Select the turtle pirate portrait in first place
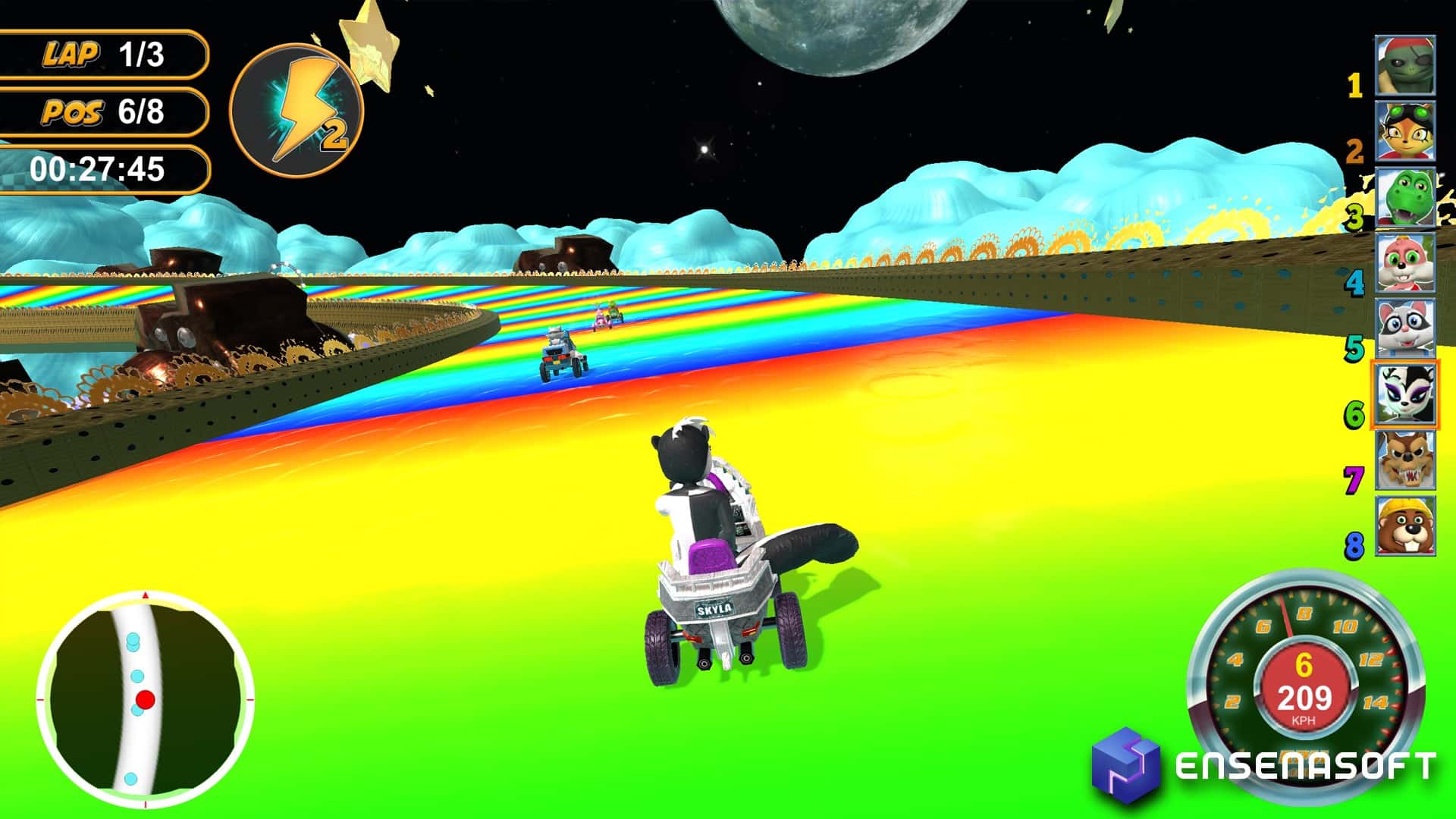The width and height of the screenshot is (1456, 819). click(1407, 64)
